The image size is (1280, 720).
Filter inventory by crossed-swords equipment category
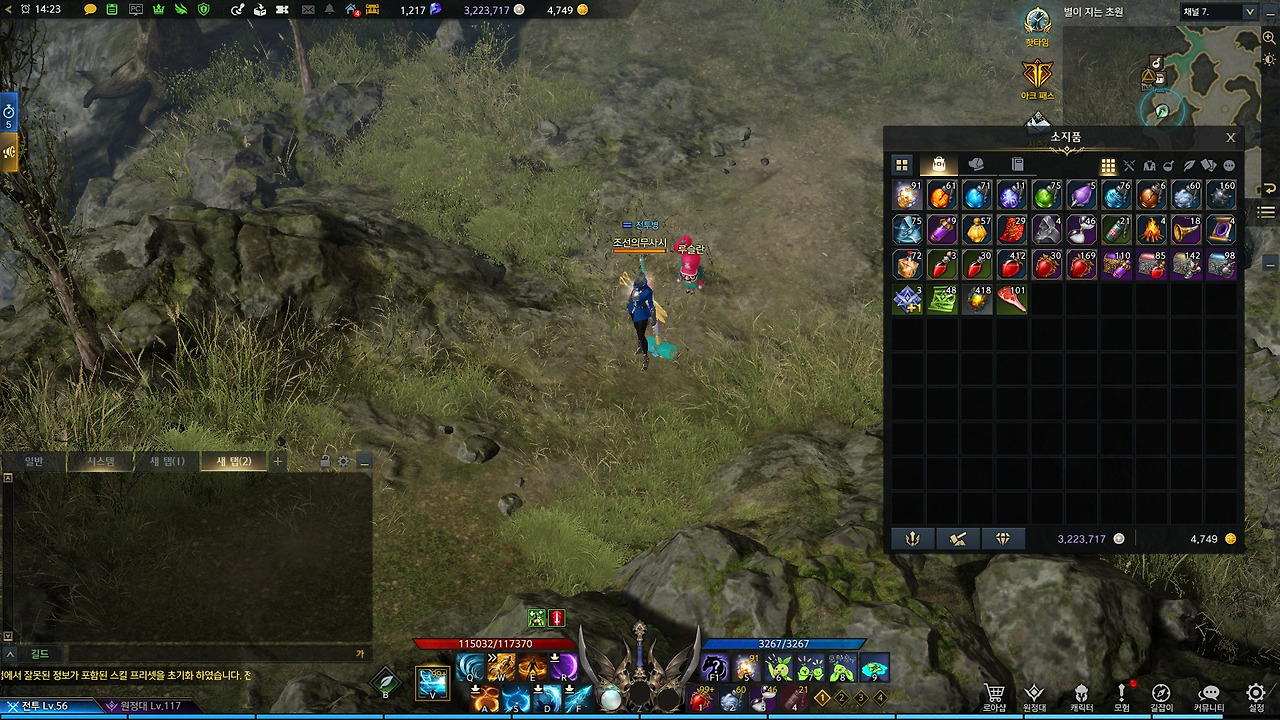pos(1129,166)
